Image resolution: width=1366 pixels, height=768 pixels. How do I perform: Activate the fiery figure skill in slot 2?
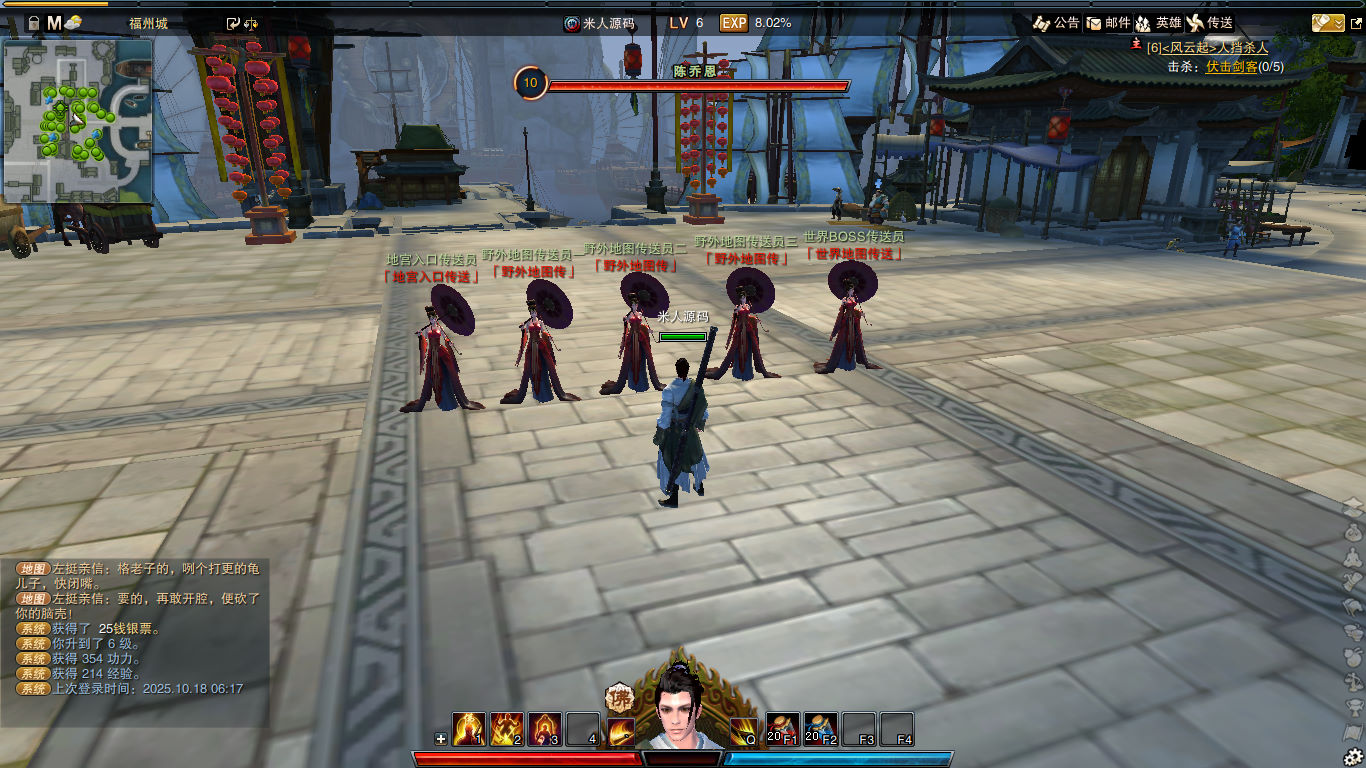[x=506, y=729]
